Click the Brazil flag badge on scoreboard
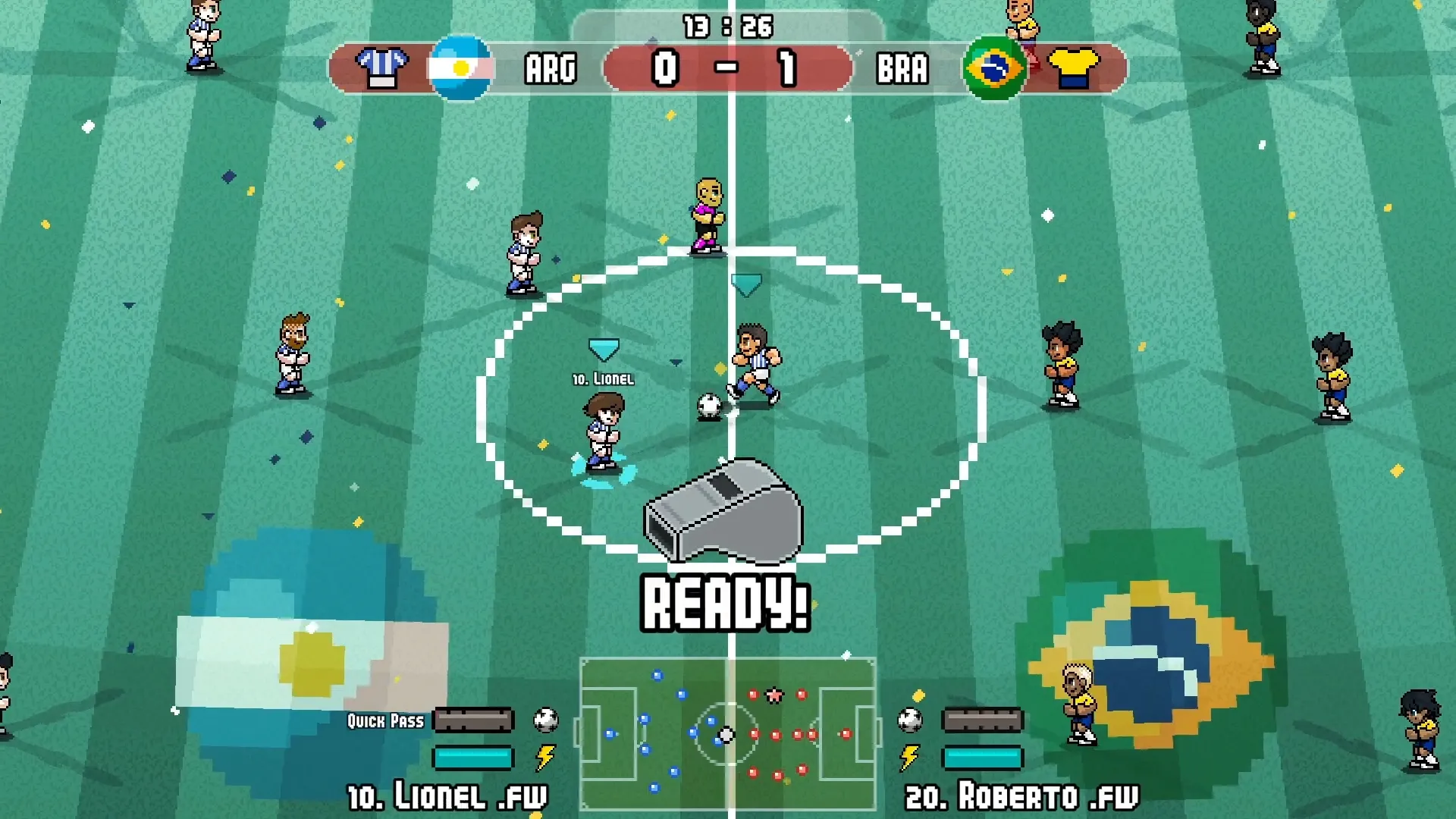Viewport: 1456px width, 819px height. (x=994, y=67)
